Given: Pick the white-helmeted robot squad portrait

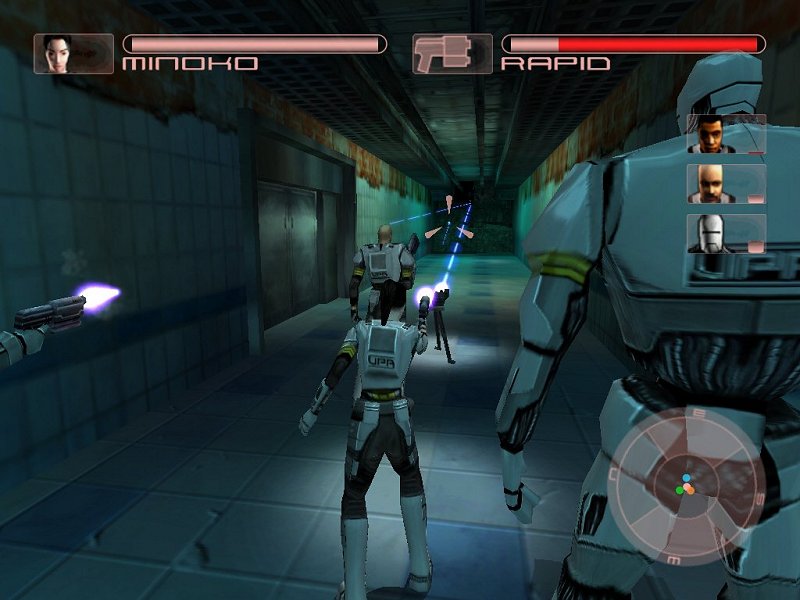Looking at the screenshot, I should click(x=711, y=234).
